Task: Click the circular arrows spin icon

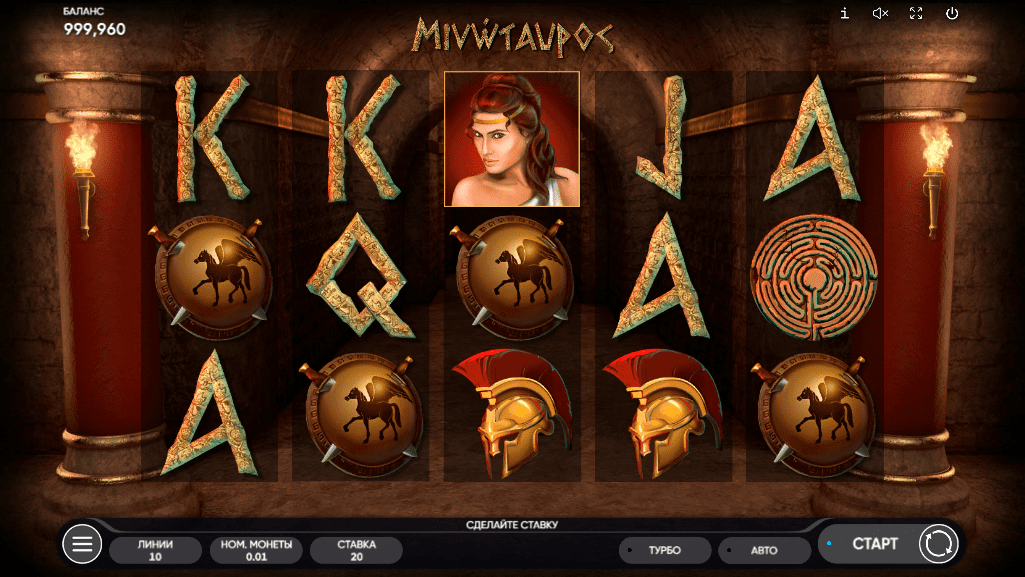Action: coord(938,544)
